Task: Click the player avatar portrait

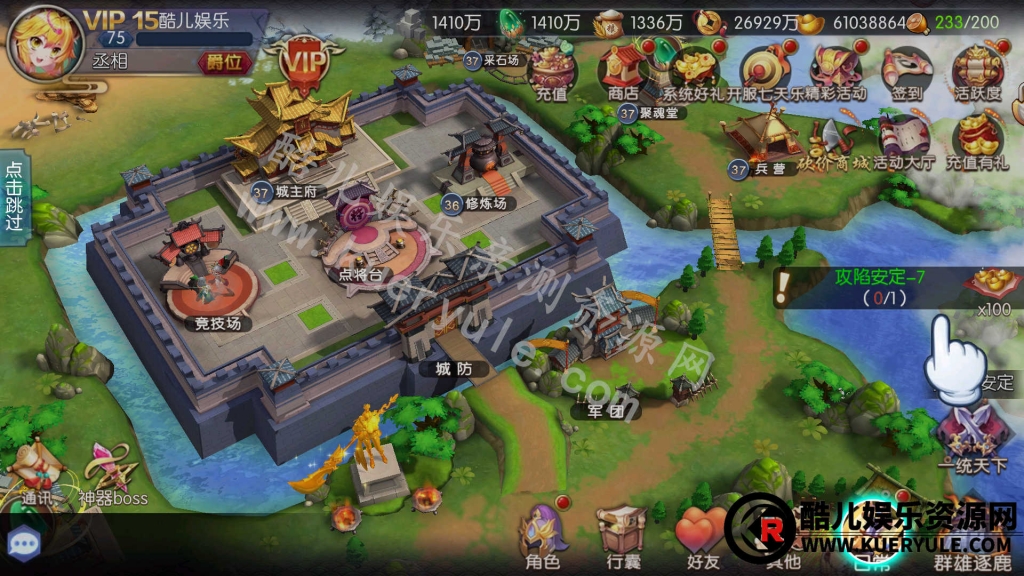Action: [x=42, y=42]
